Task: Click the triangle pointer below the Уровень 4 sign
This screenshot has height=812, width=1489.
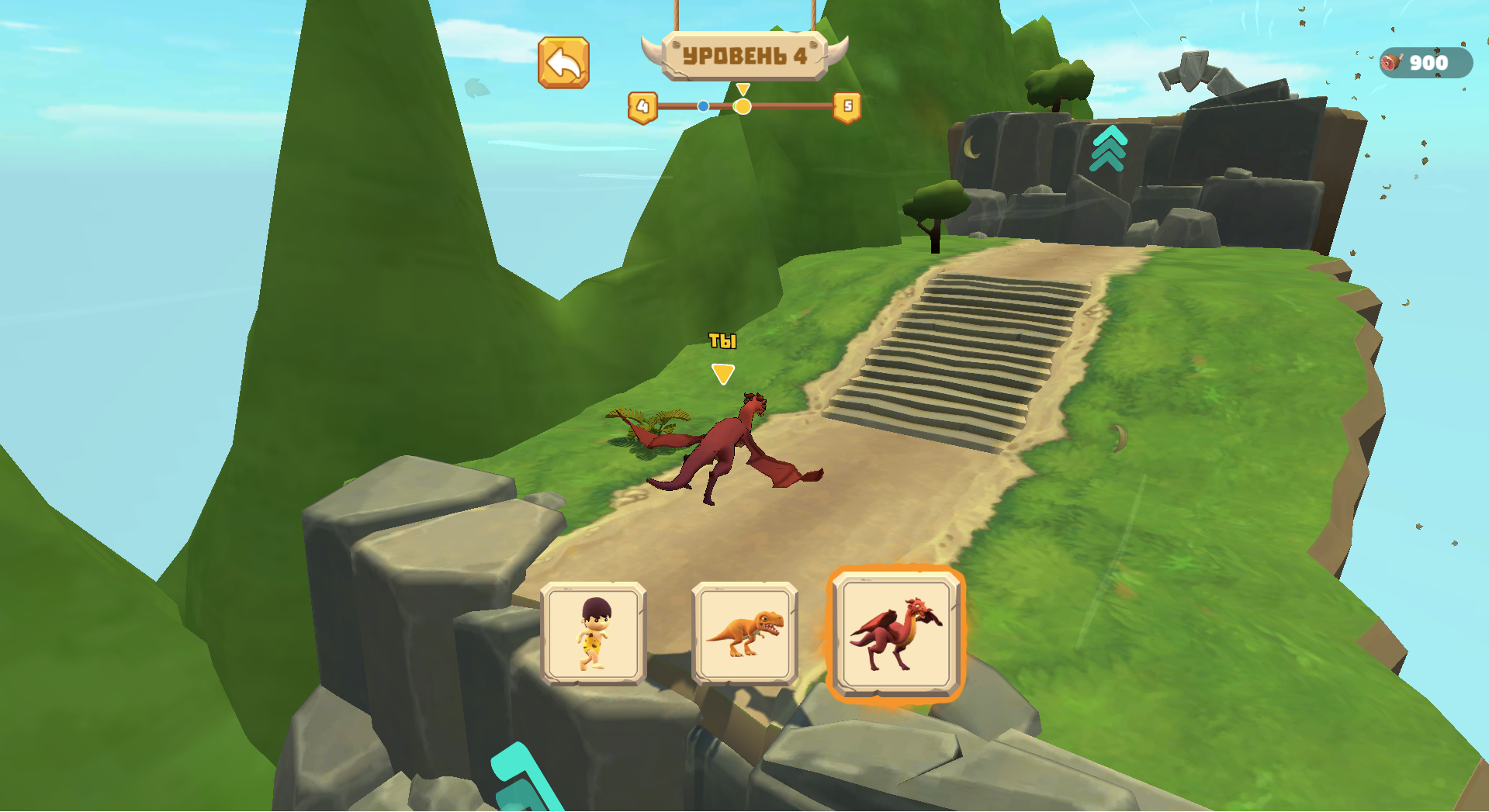Action: (x=743, y=88)
